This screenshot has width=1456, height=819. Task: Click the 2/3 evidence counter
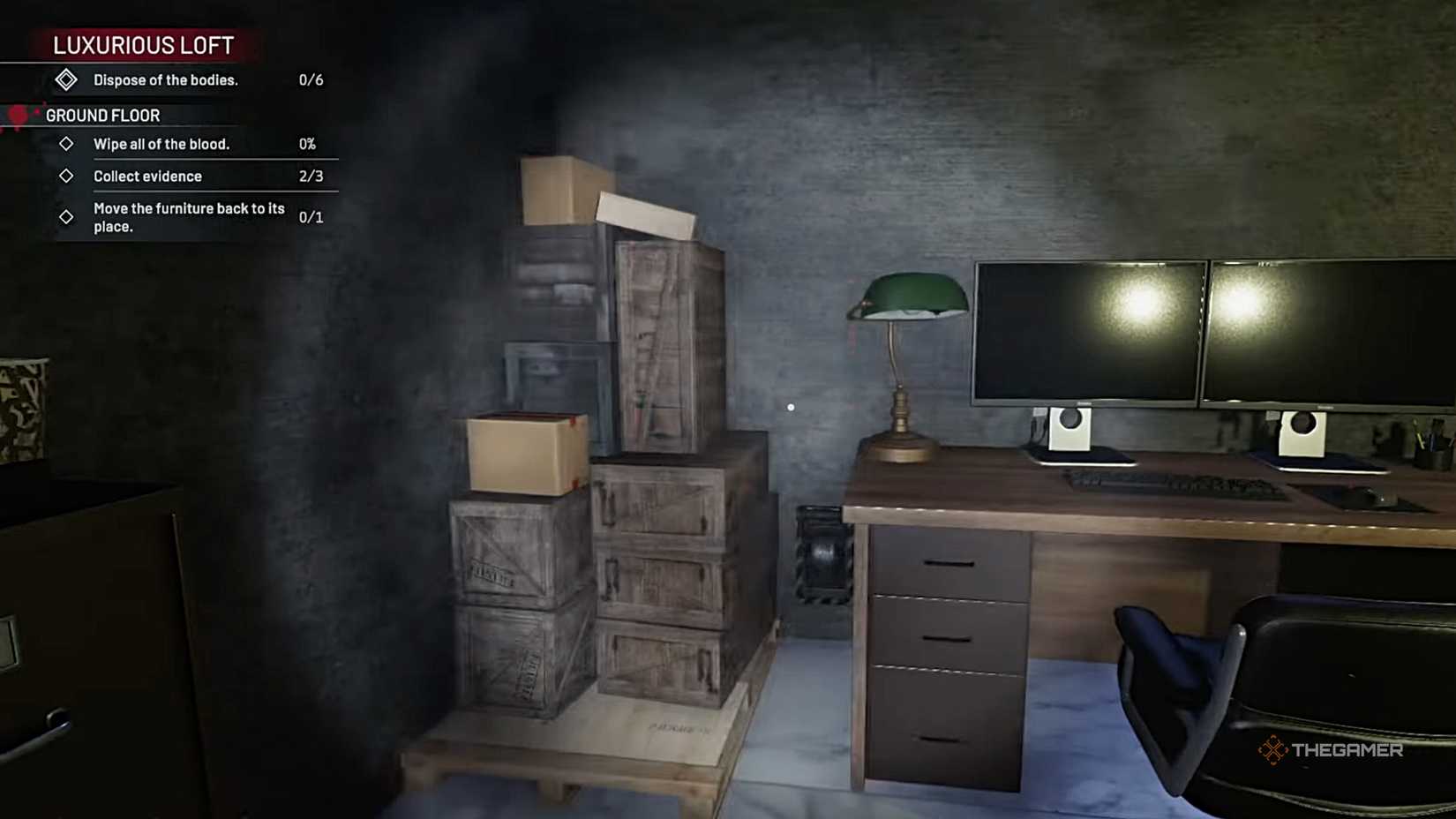pos(314,176)
